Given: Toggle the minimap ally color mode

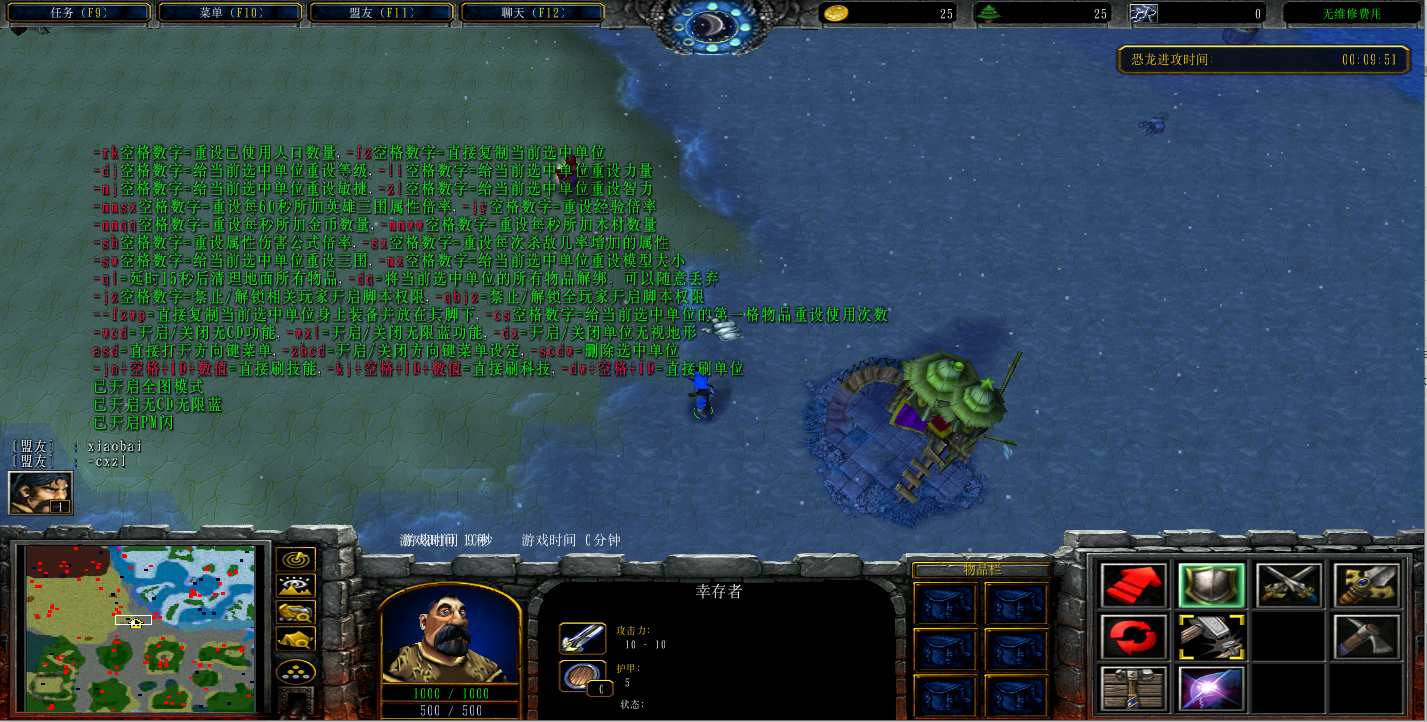Looking at the screenshot, I should coord(296,612).
